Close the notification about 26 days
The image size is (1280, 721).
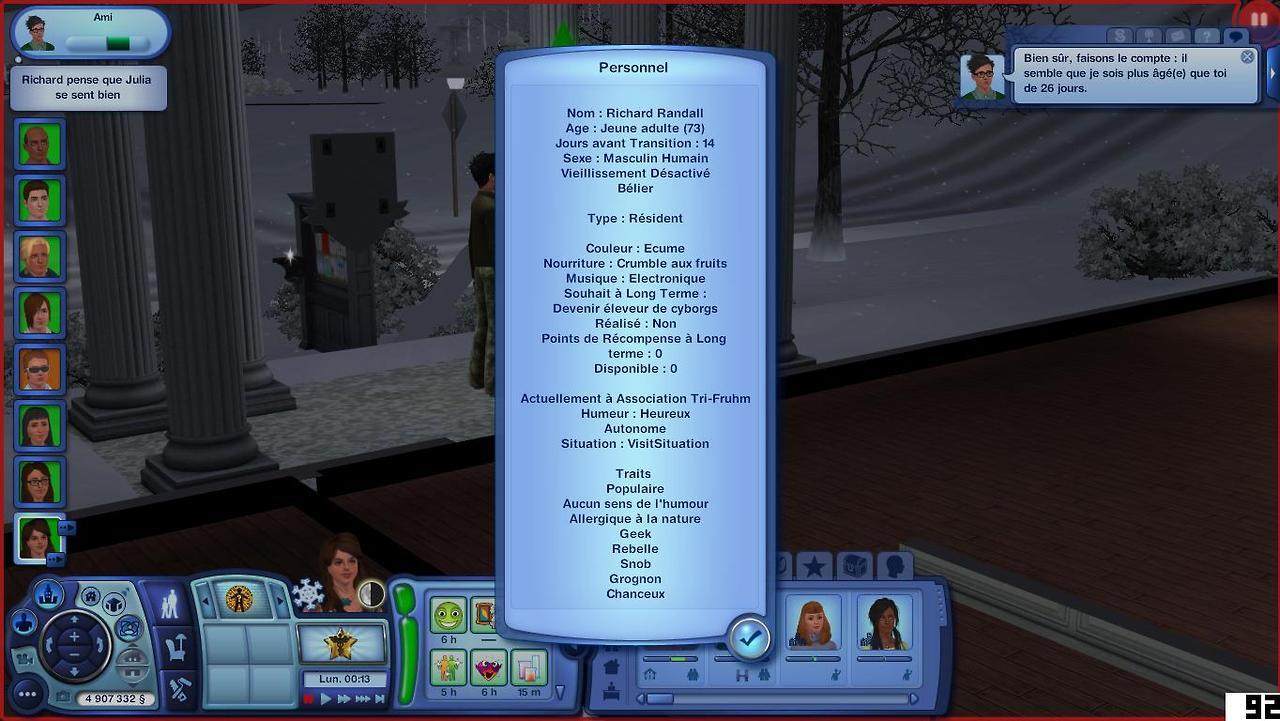pos(1247,57)
